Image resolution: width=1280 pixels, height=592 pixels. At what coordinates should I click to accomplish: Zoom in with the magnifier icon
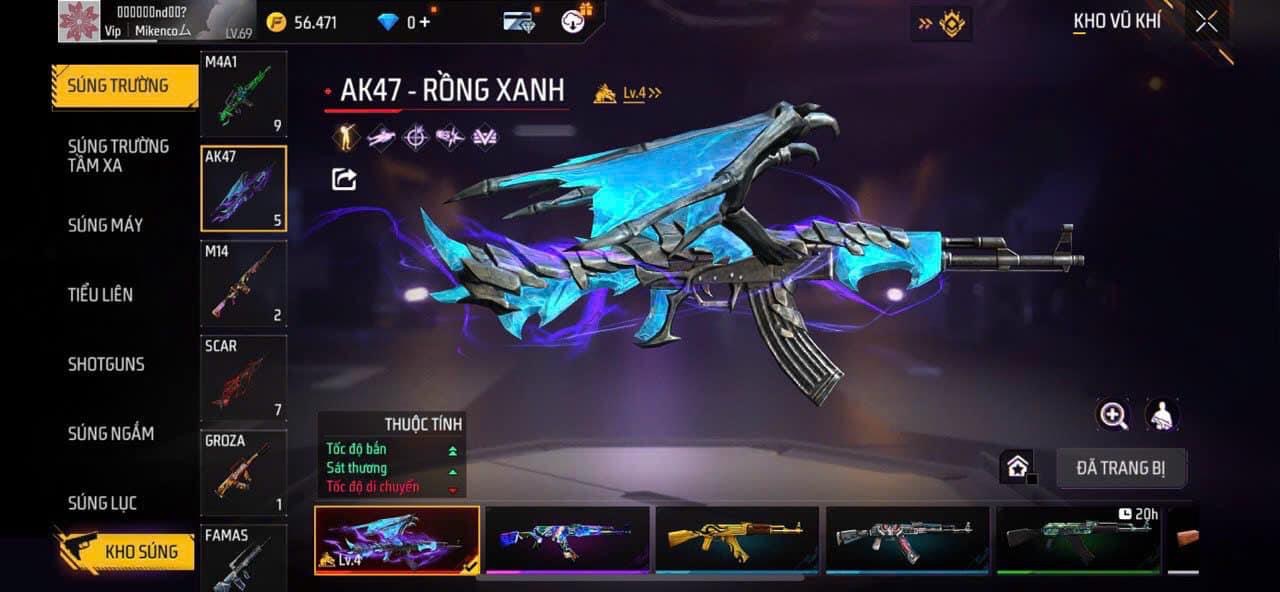click(1113, 415)
